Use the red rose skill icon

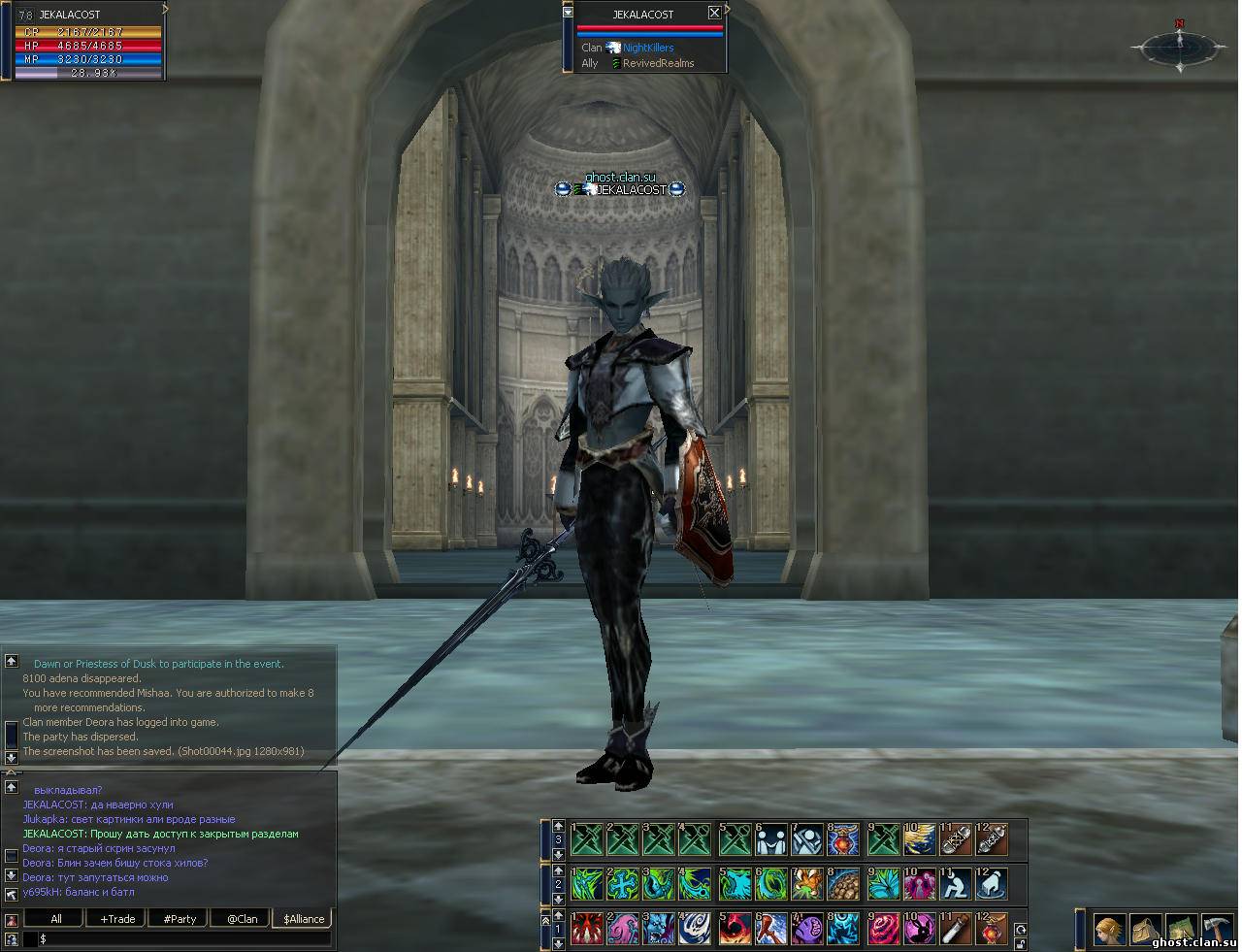(882, 930)
